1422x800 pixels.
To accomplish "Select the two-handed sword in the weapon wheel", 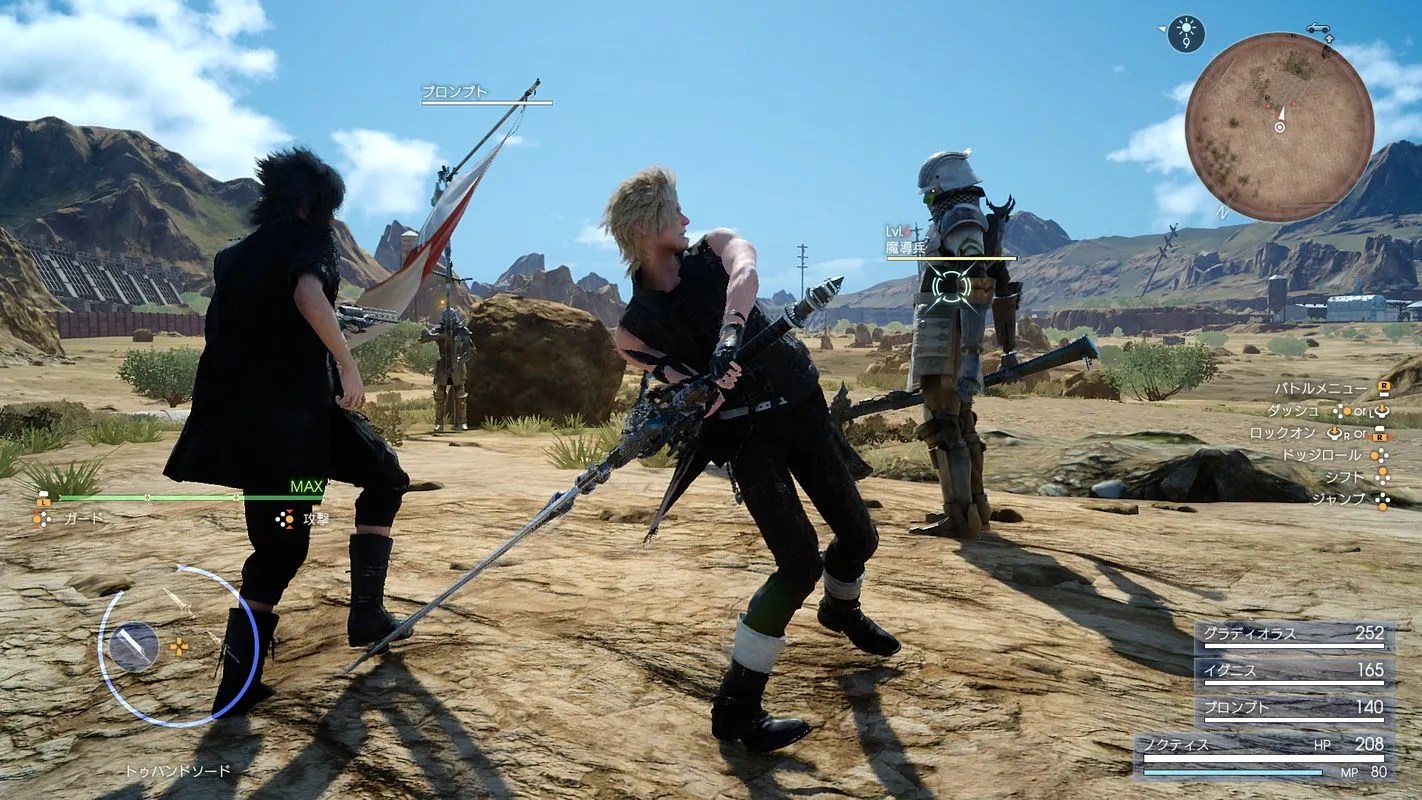I will [133, 646].
